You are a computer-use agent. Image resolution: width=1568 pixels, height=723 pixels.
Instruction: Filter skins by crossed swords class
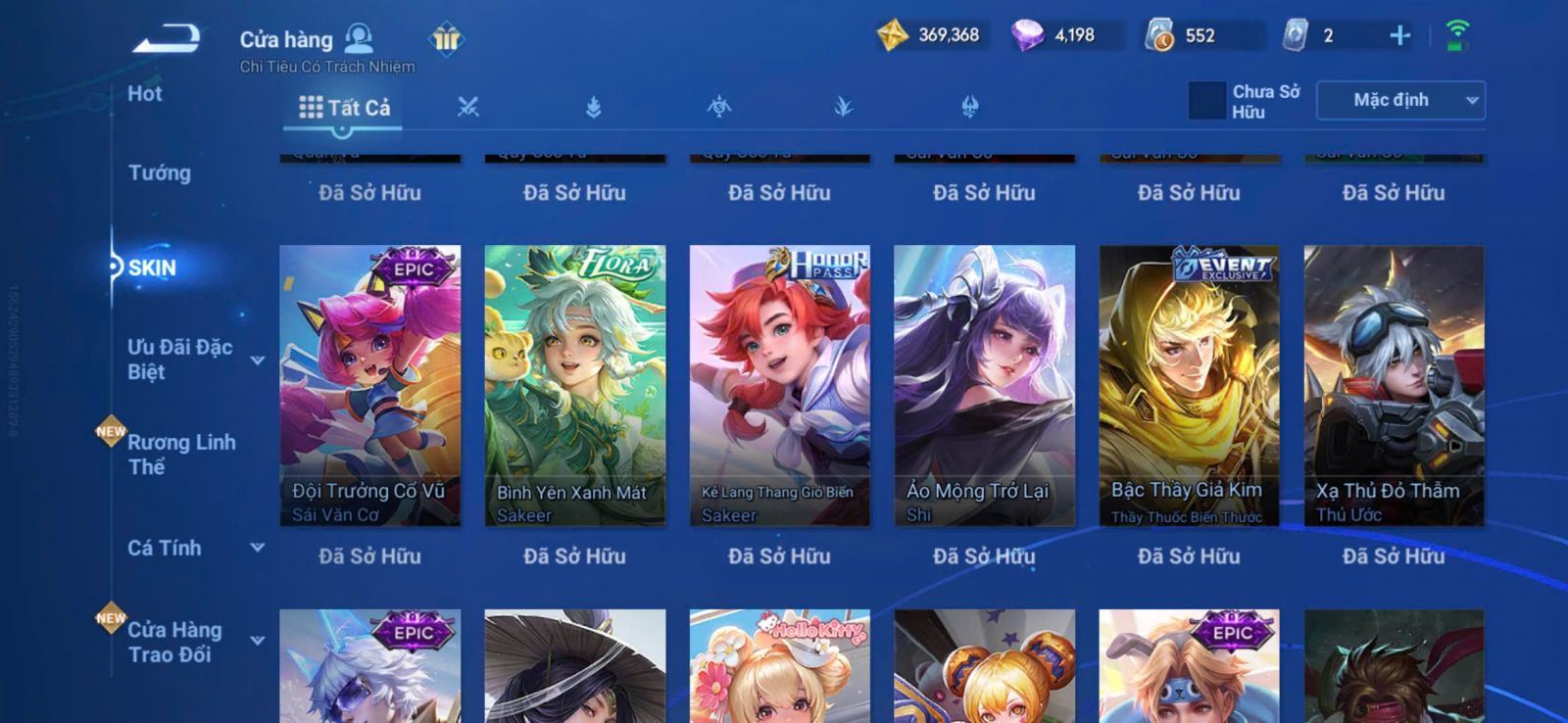click(x=468, y=108)
